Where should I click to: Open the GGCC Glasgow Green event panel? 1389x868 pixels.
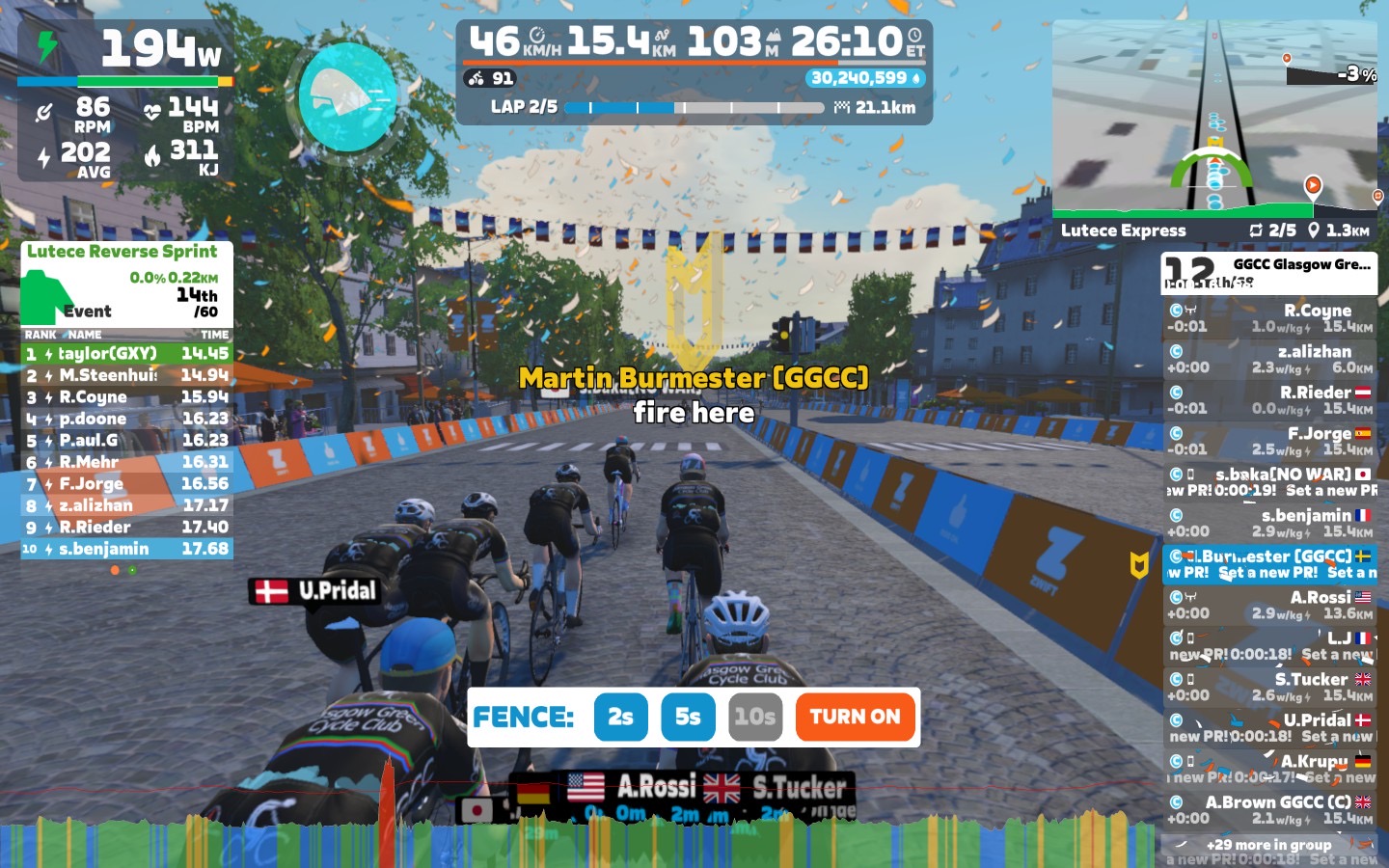1269,273
